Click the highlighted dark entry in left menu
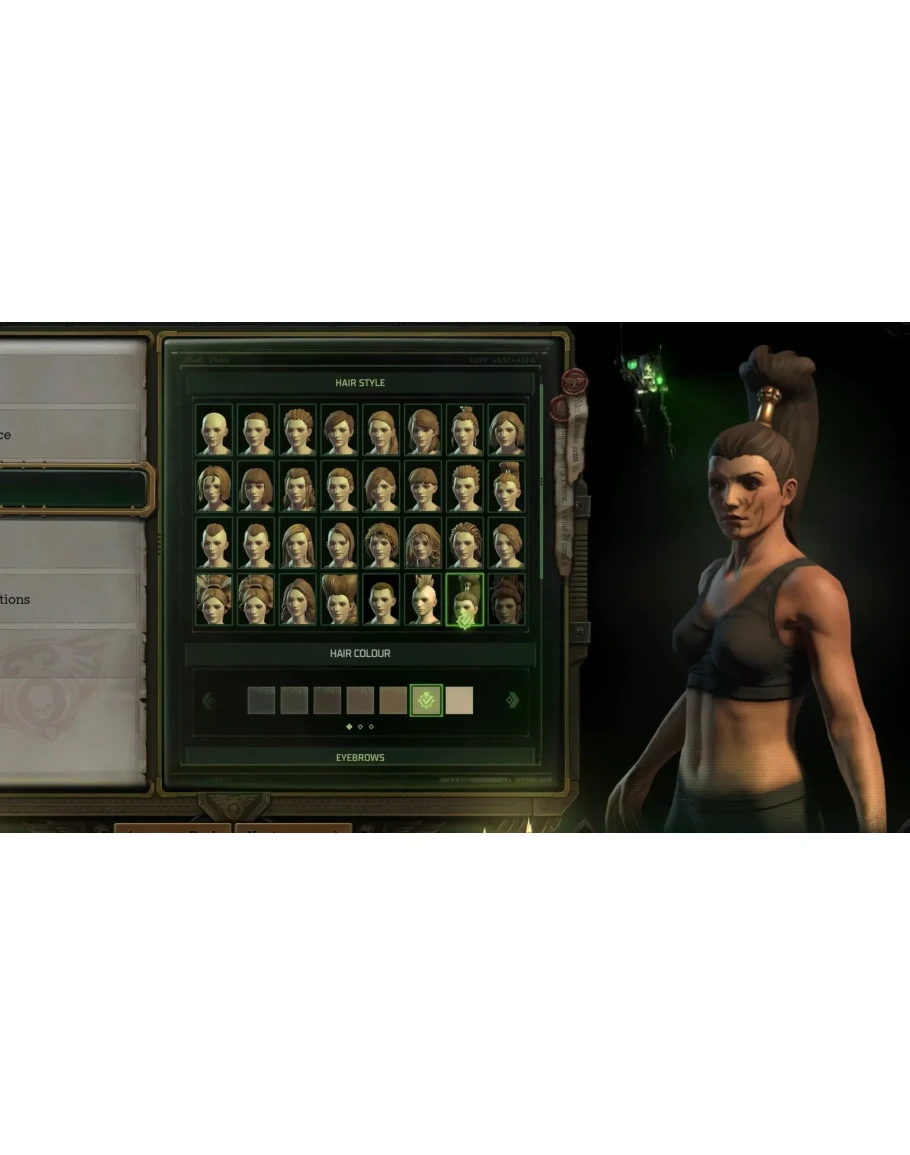Image resolution: width=910 pixels, height=1155 pixels. pyautogui.click(x=72, y=490)
